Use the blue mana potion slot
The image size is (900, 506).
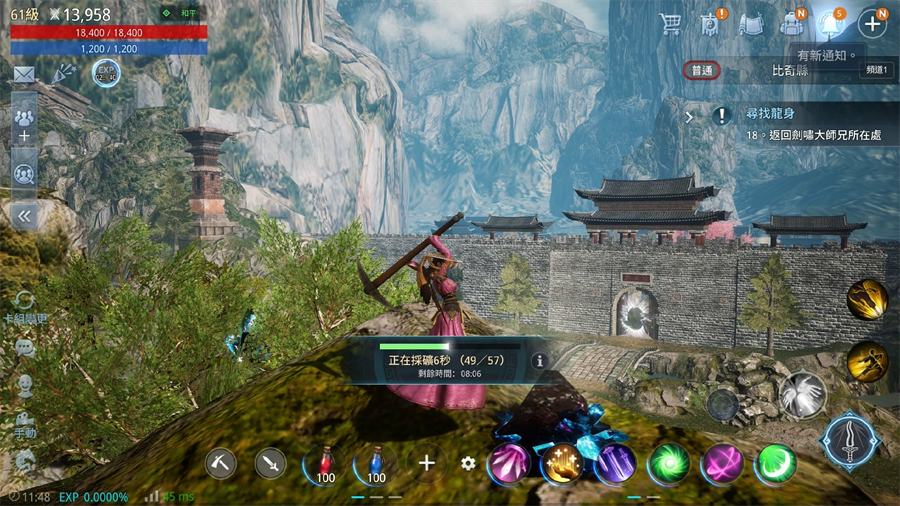click(x=375, y=463)
